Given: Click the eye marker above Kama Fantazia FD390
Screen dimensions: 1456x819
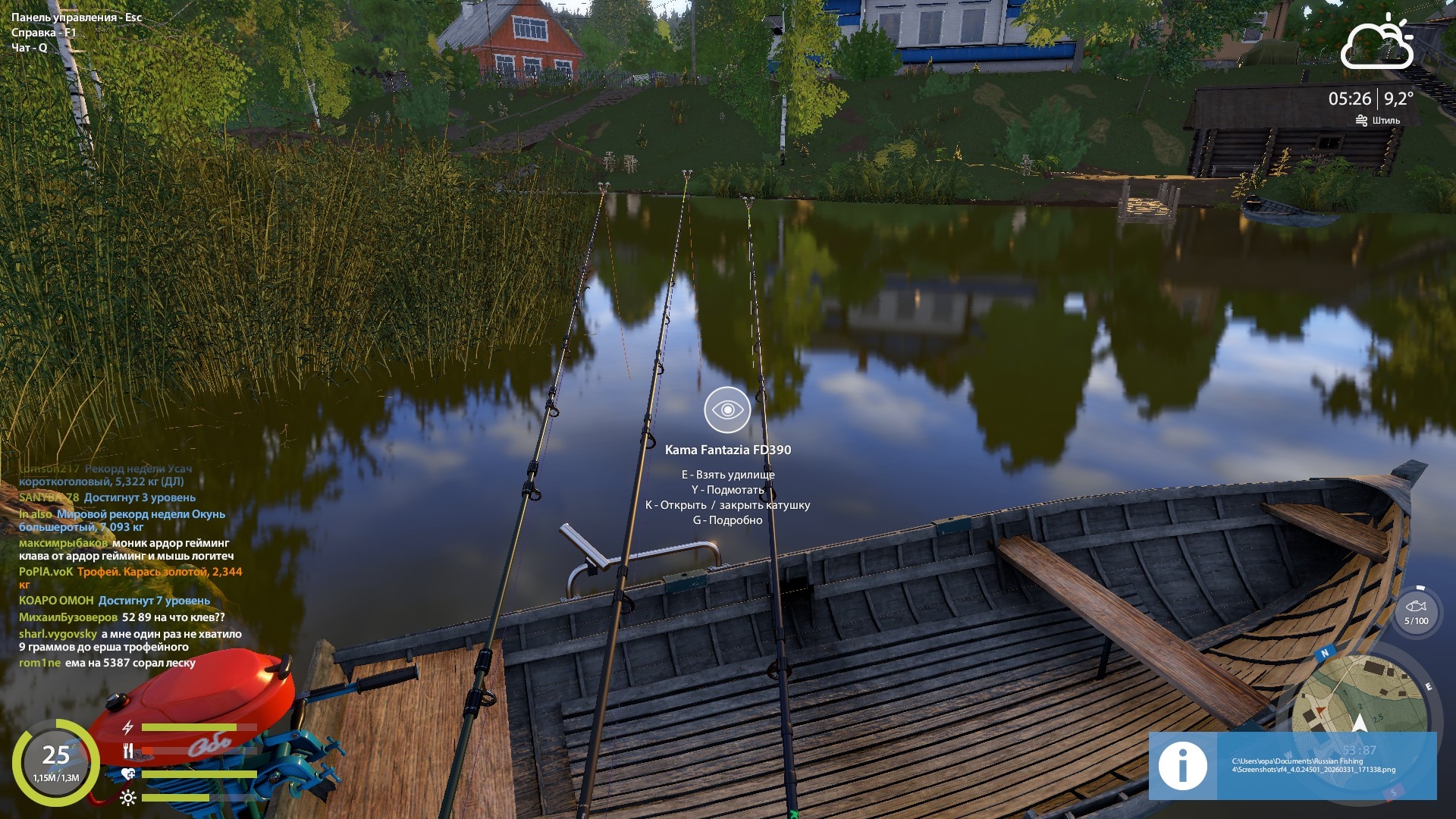Looking at the screenshot, I should (727, 409).
